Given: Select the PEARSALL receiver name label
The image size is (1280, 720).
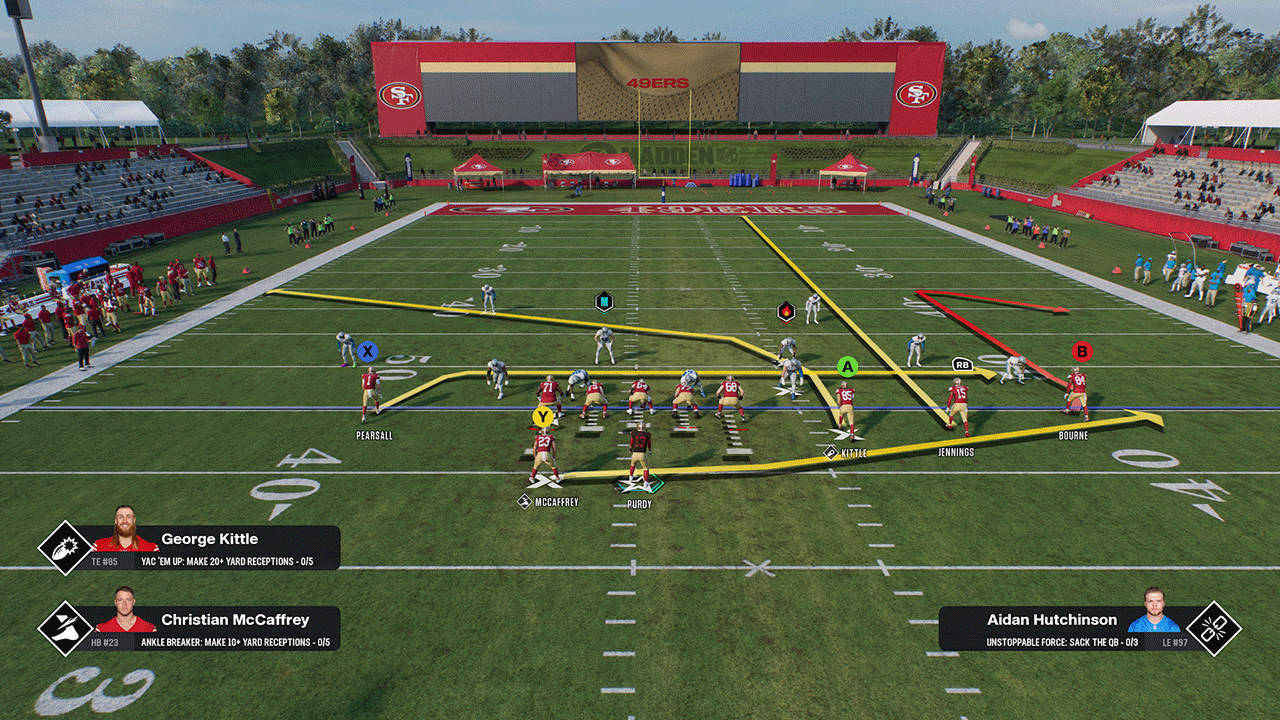Looking at the screenshot, I should pos(374,436).
